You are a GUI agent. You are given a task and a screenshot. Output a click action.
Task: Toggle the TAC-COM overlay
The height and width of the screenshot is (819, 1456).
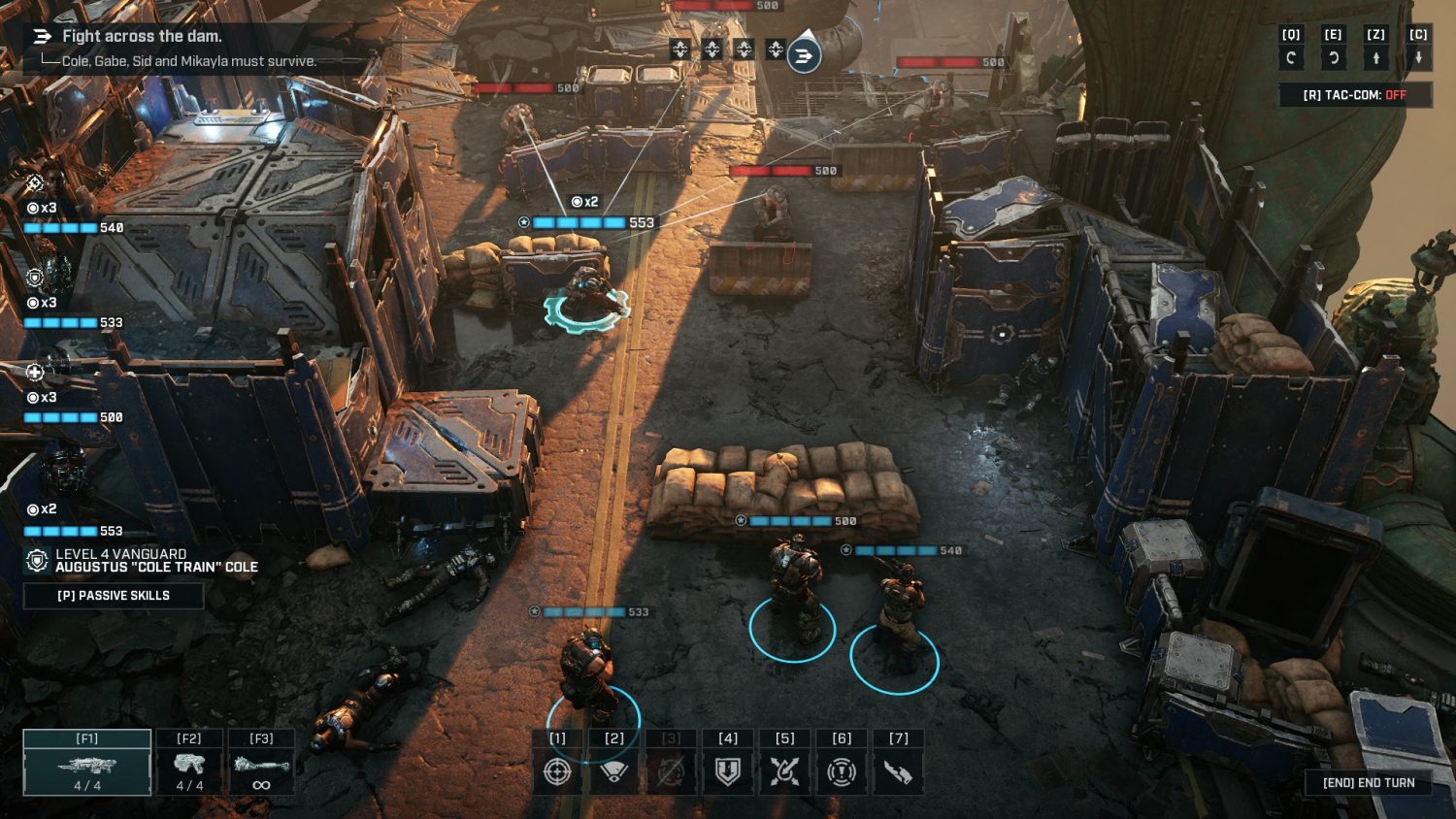pos(1355,95)
